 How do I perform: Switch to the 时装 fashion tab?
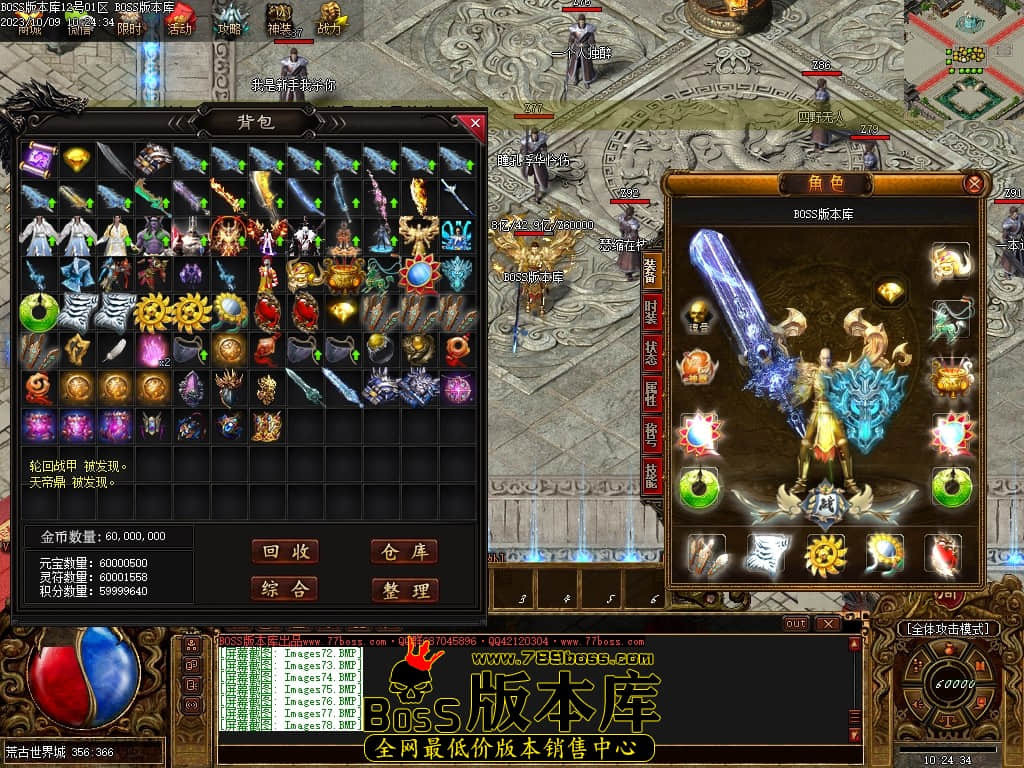[x=652, y=311]
